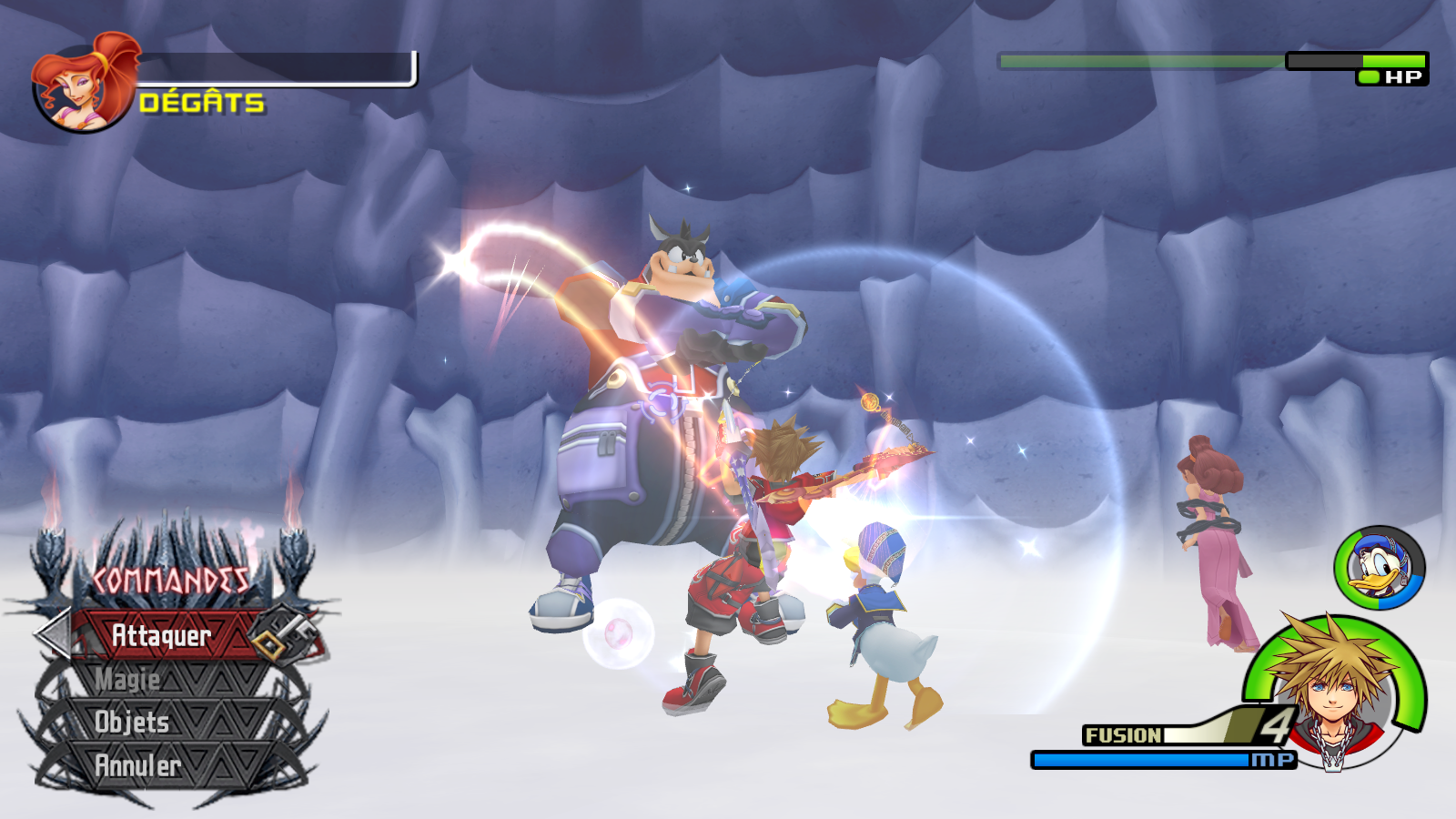The image size is (1456, 819).
Task: Choose the Magie command
Action: [x=129, y=679]
